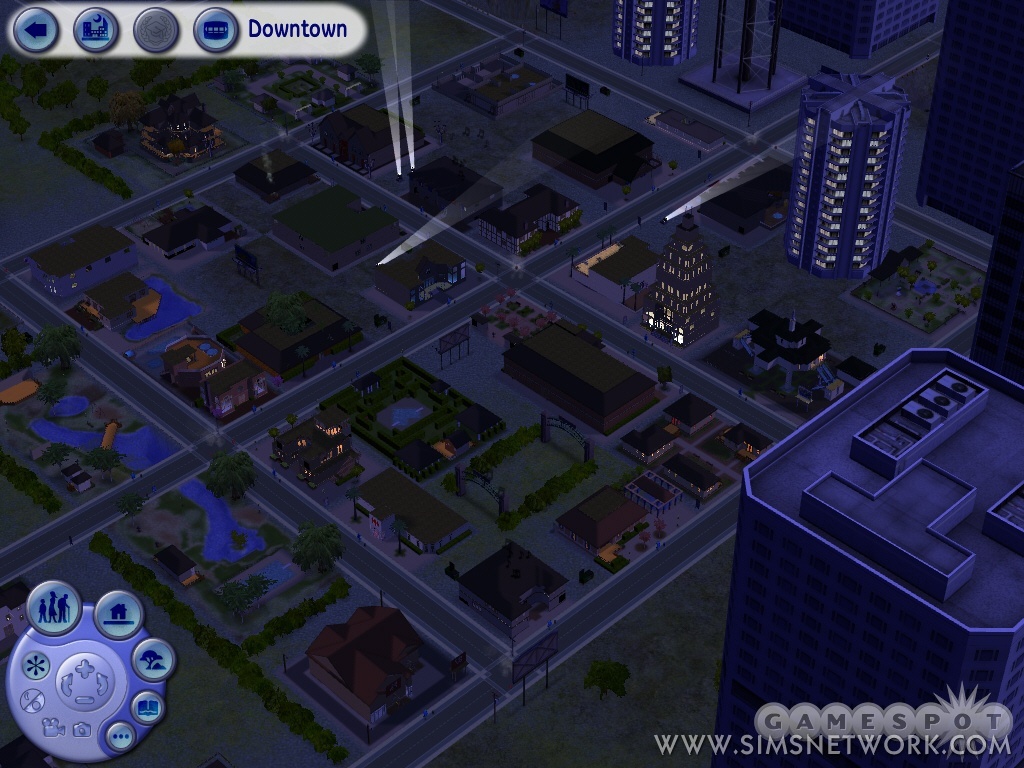
Task: Select the tree Decorations button
Action: [153, 658]
